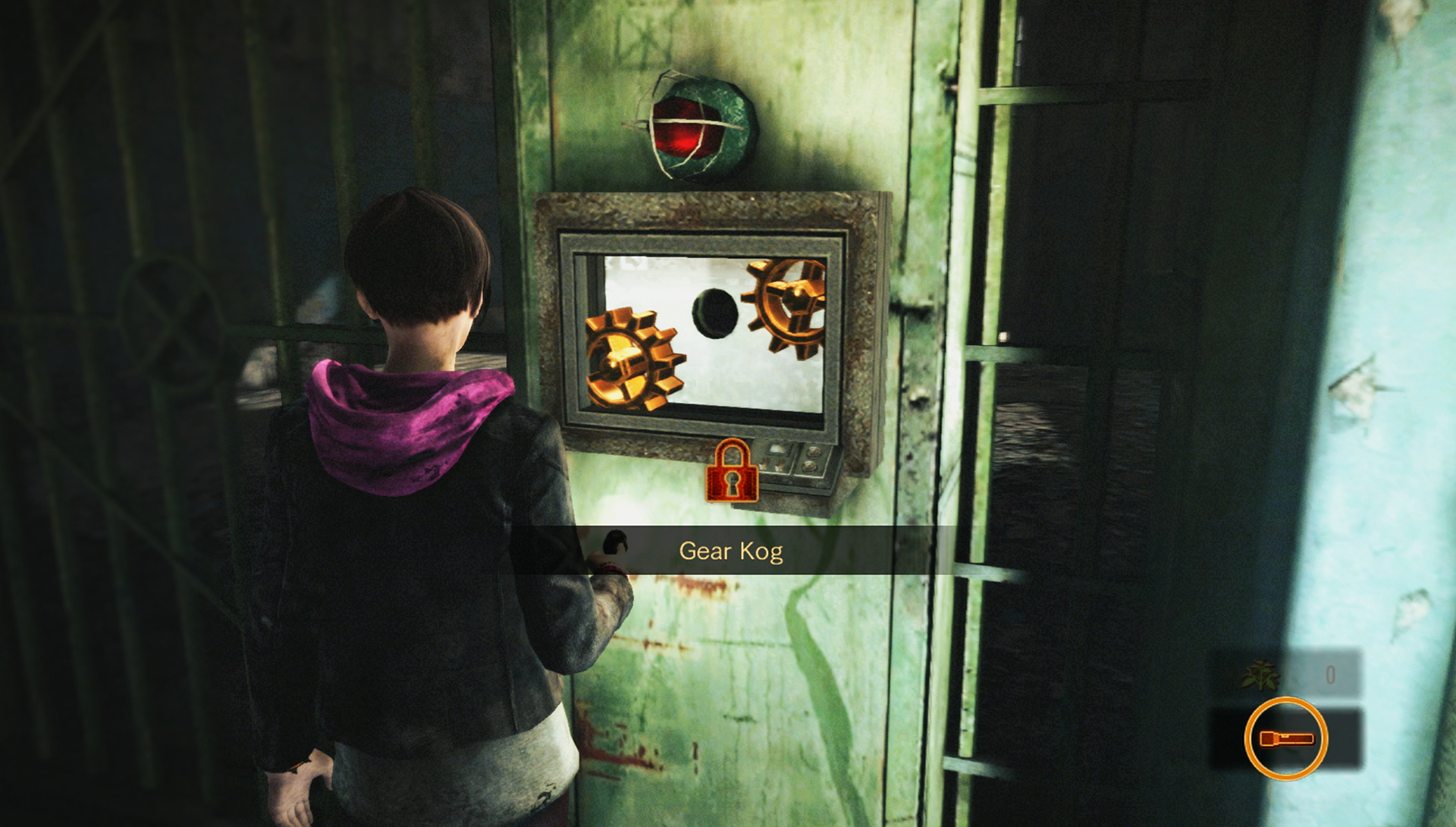1456x827 pixels.
Task: Select the orange flashlight icon
Action: point(1285,738)
